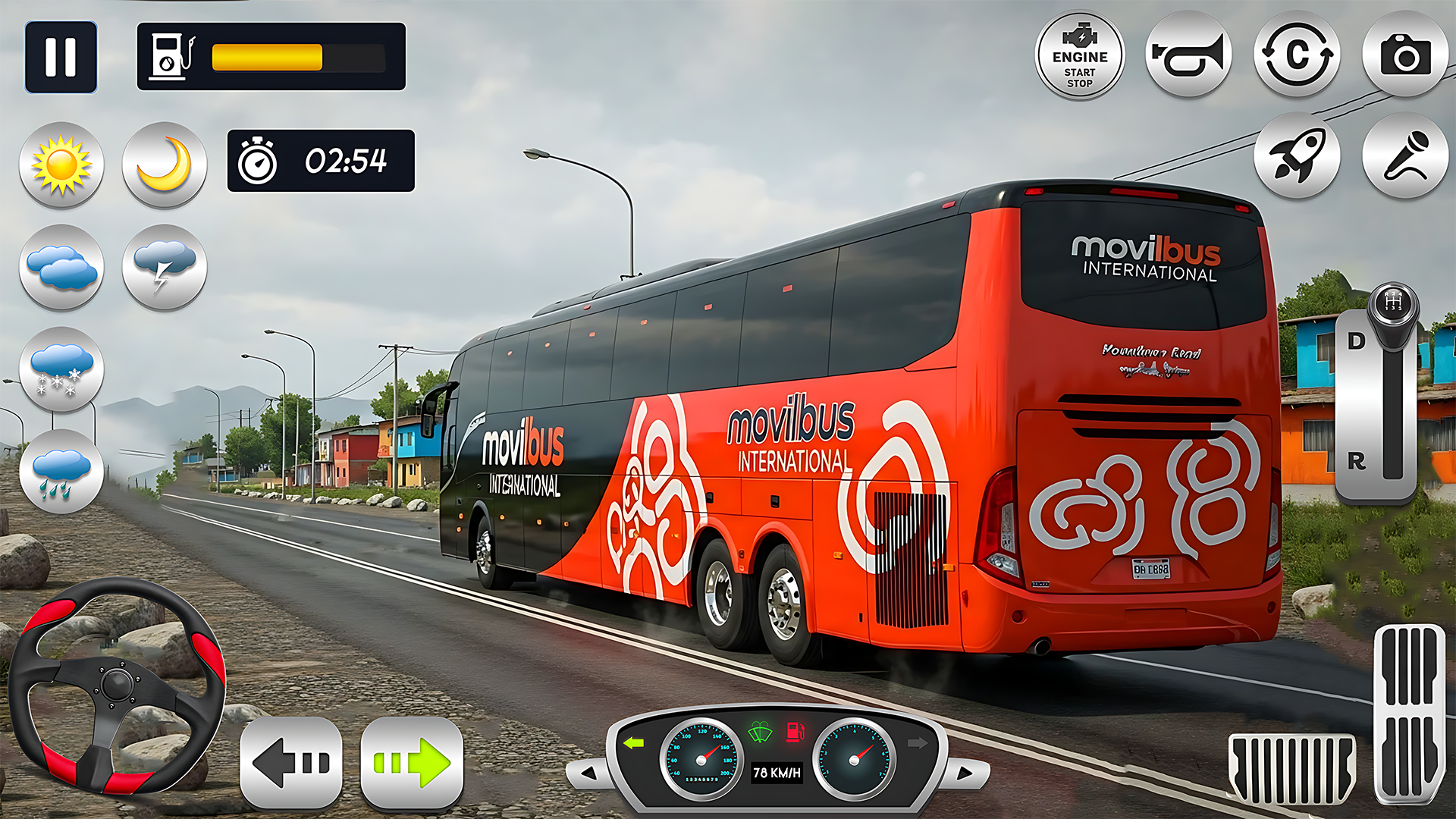Viewport: 1456px width, 819px height.
Task: Activate the green right turn signal arrow
Action: click(x=412, y=763)
